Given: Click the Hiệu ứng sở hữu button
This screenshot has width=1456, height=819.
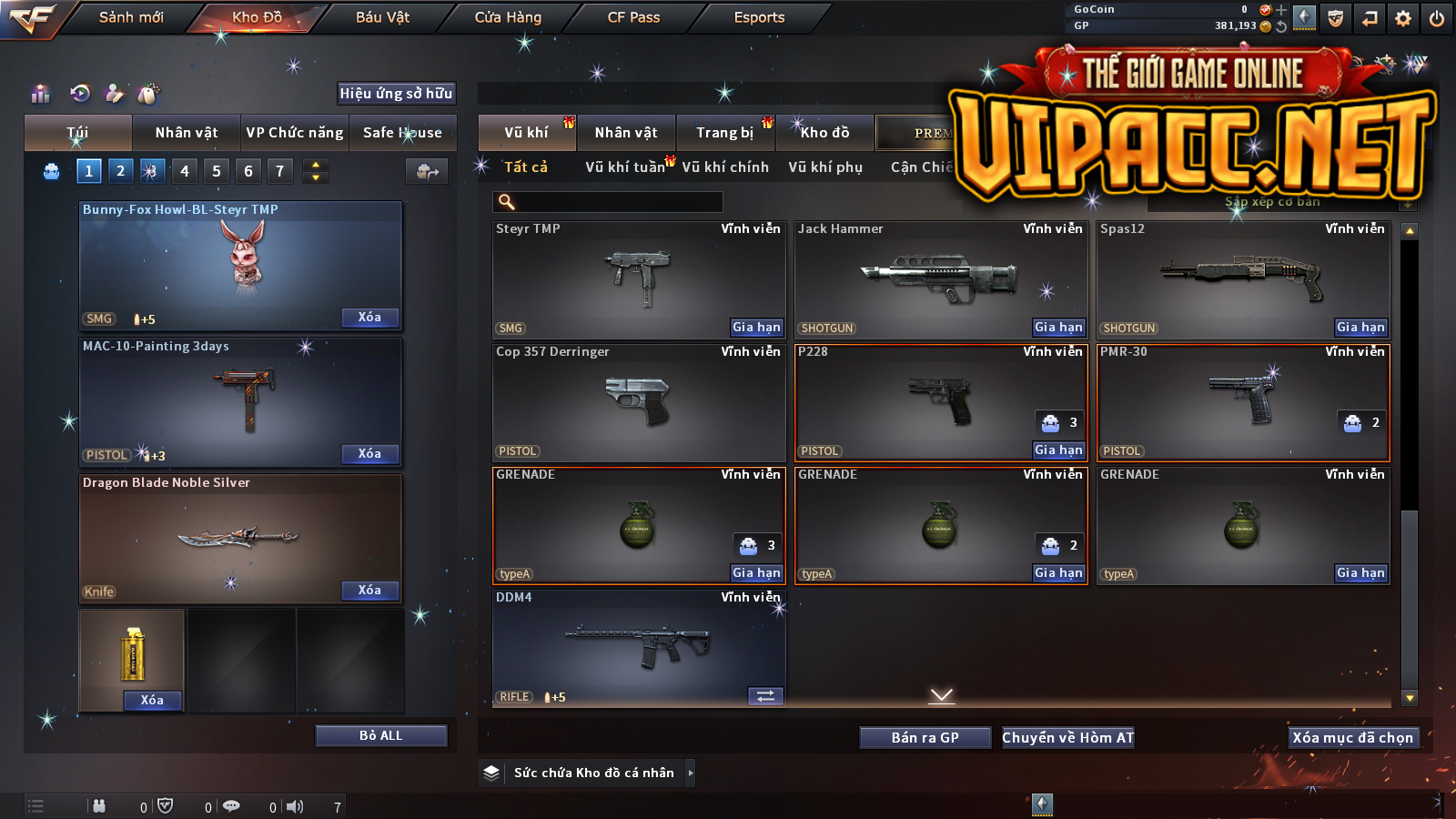Looking at the screenshot, I should click(x=396, y=93).
